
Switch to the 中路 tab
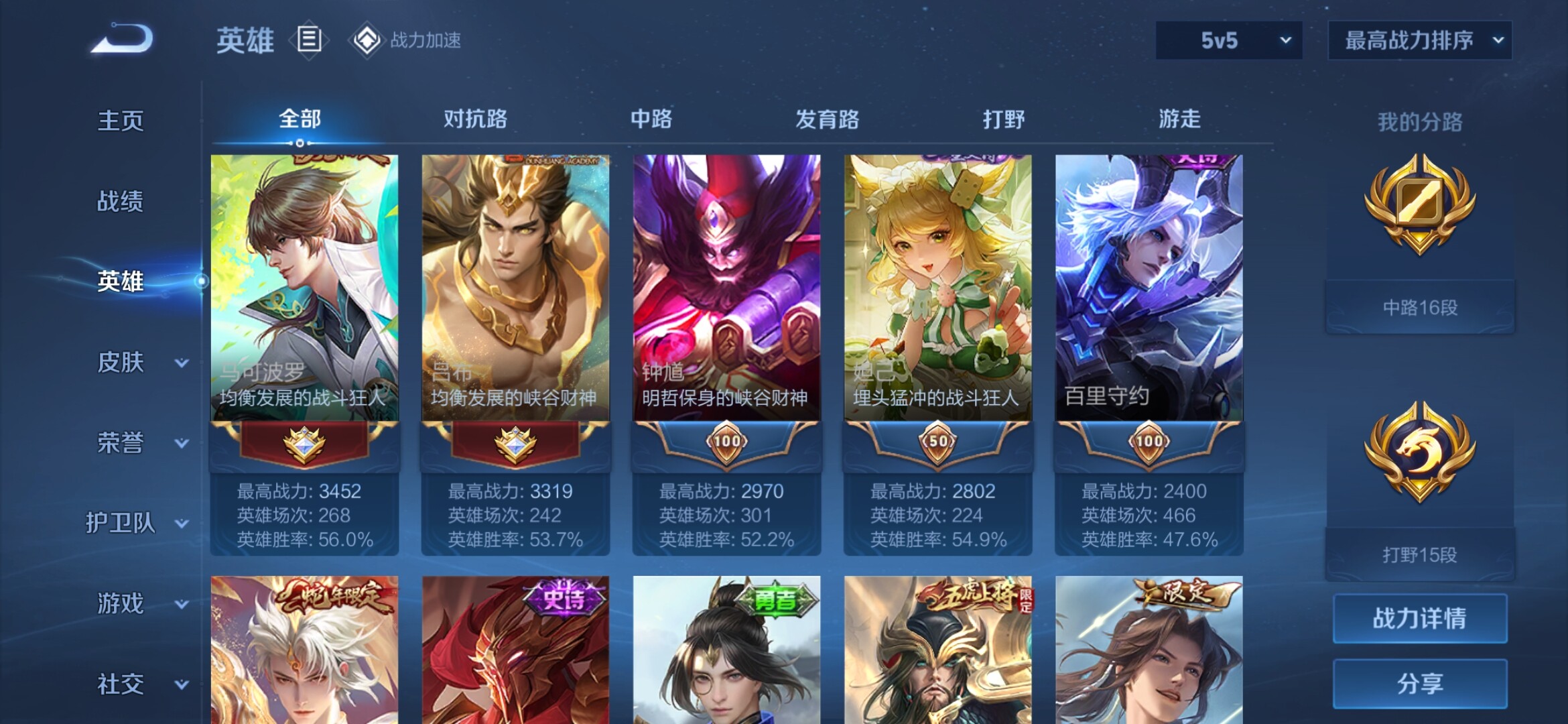(x=651, y=119)
